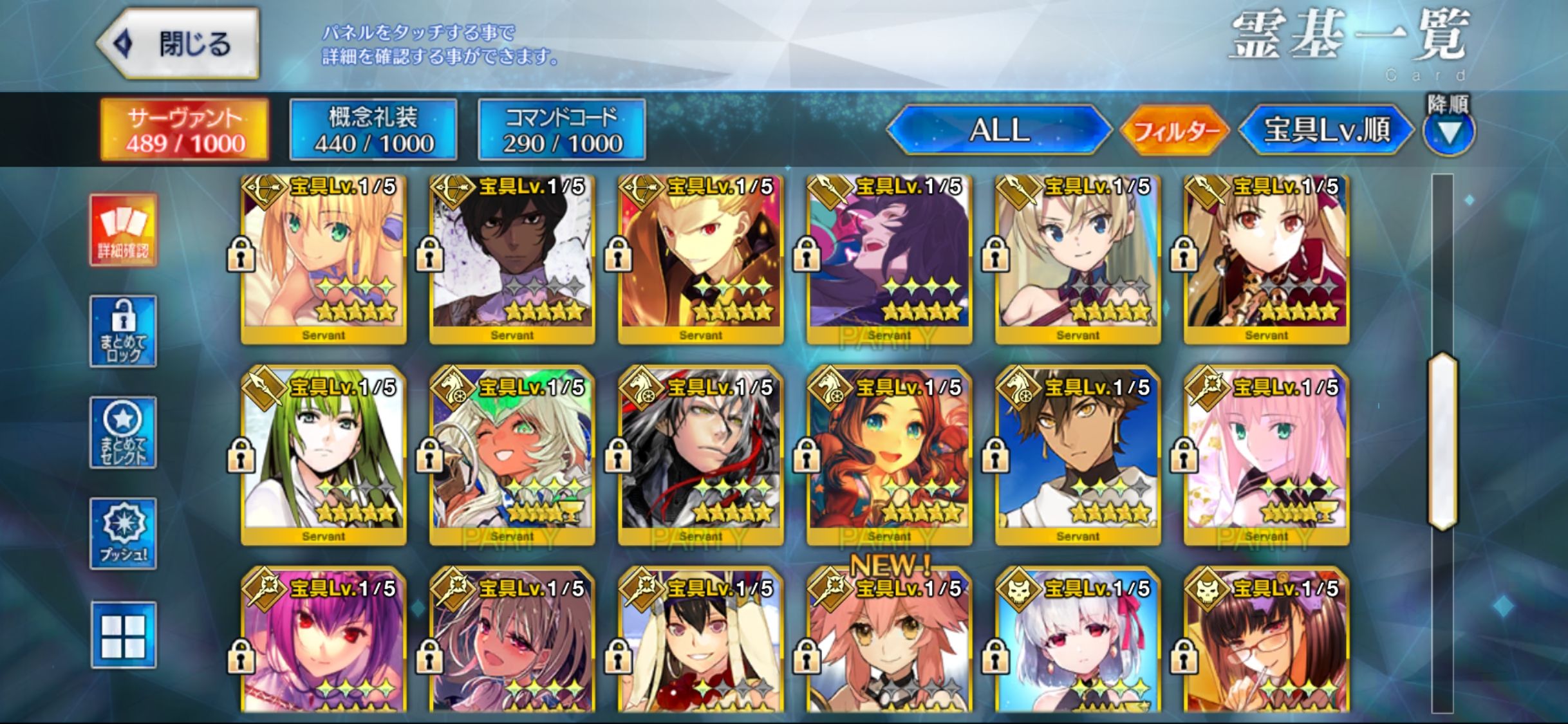The width and height of the screenshot is (1568, 724).
Task: Show the コマンドコード tab
Action: click(x=562, y=130)
